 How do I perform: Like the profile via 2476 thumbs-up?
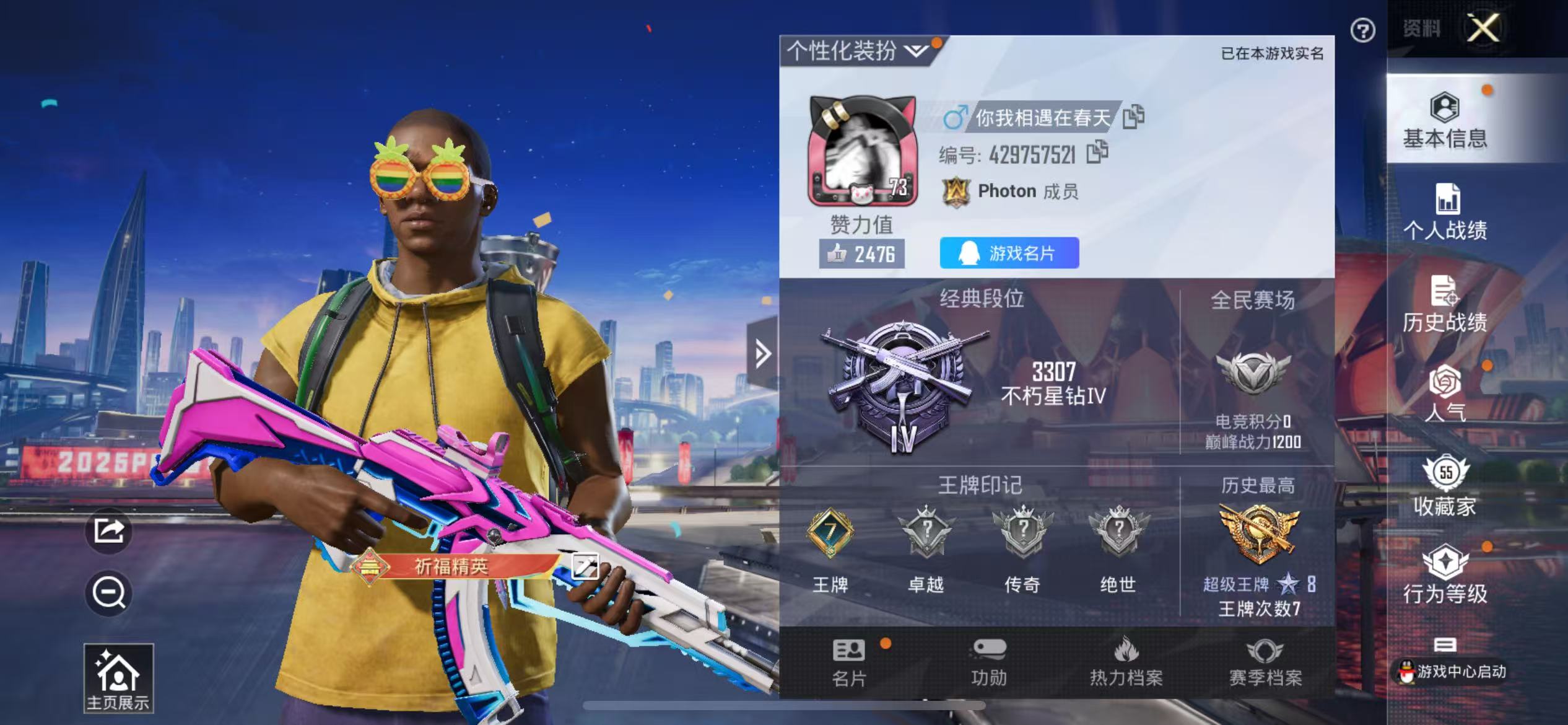[861, 254]
